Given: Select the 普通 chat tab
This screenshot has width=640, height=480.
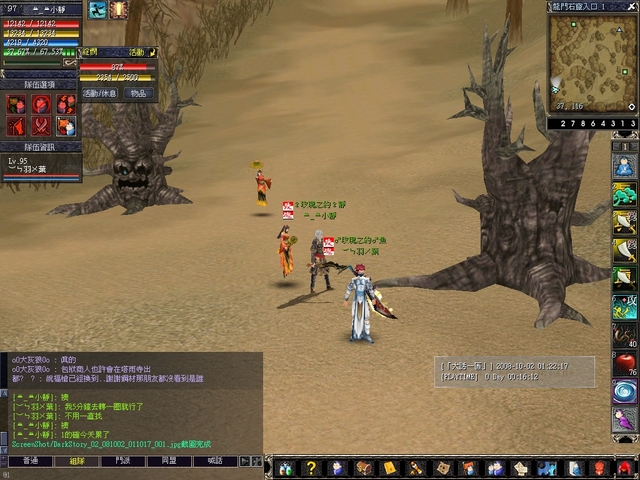Looking at the screenshot, I should 30,461.
